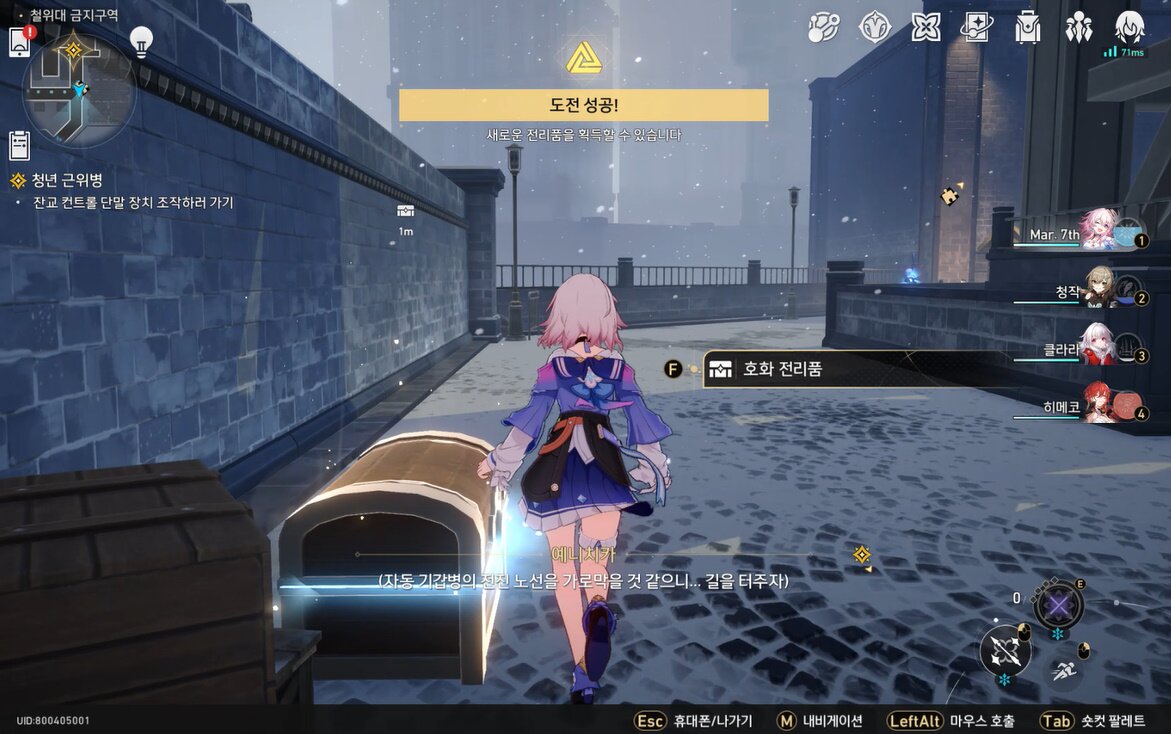
Task: Open the backpack inventory icon
Action: pos(1027,27)
